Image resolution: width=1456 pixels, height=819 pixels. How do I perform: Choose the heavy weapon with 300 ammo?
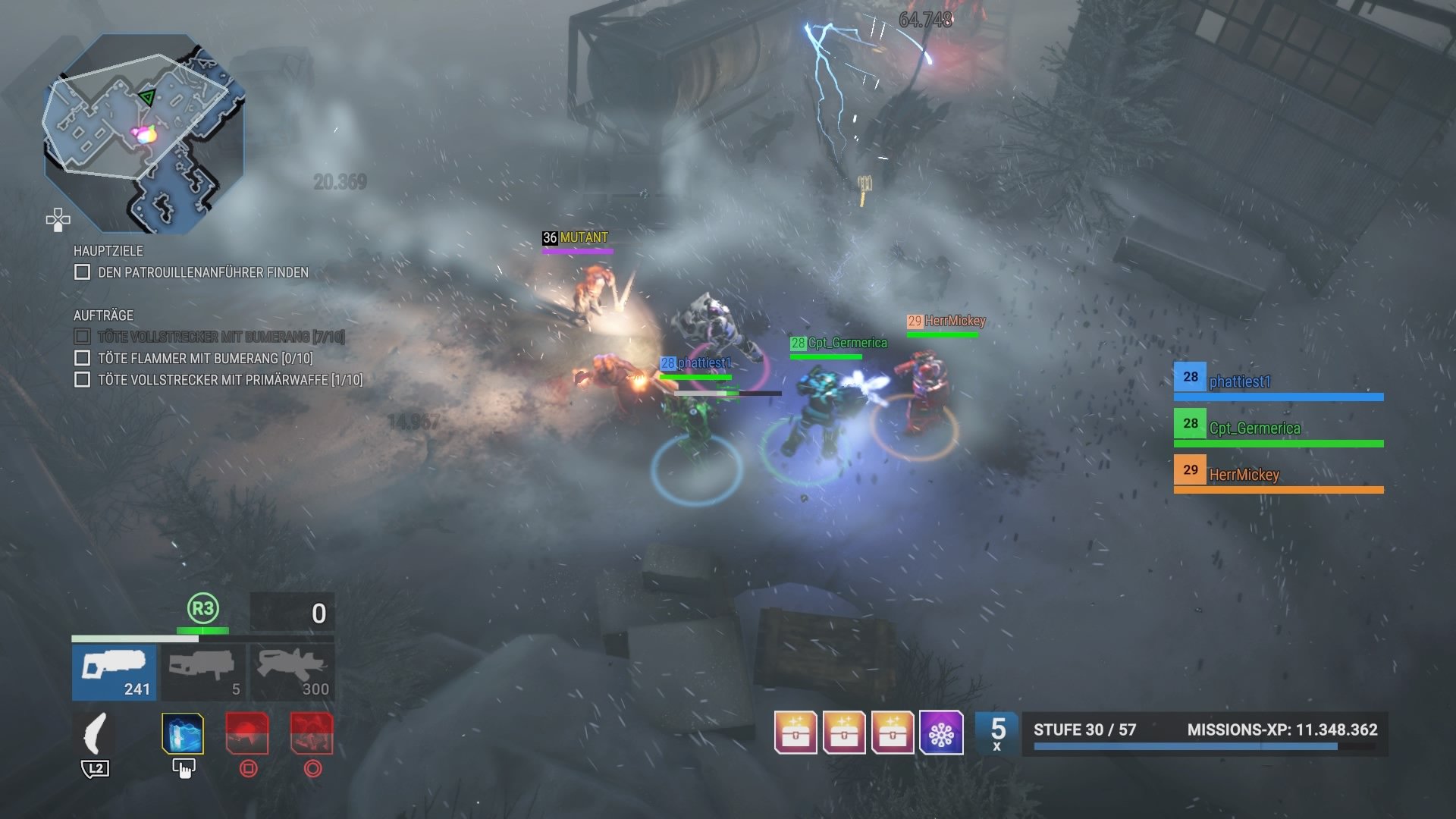point(292,672)
